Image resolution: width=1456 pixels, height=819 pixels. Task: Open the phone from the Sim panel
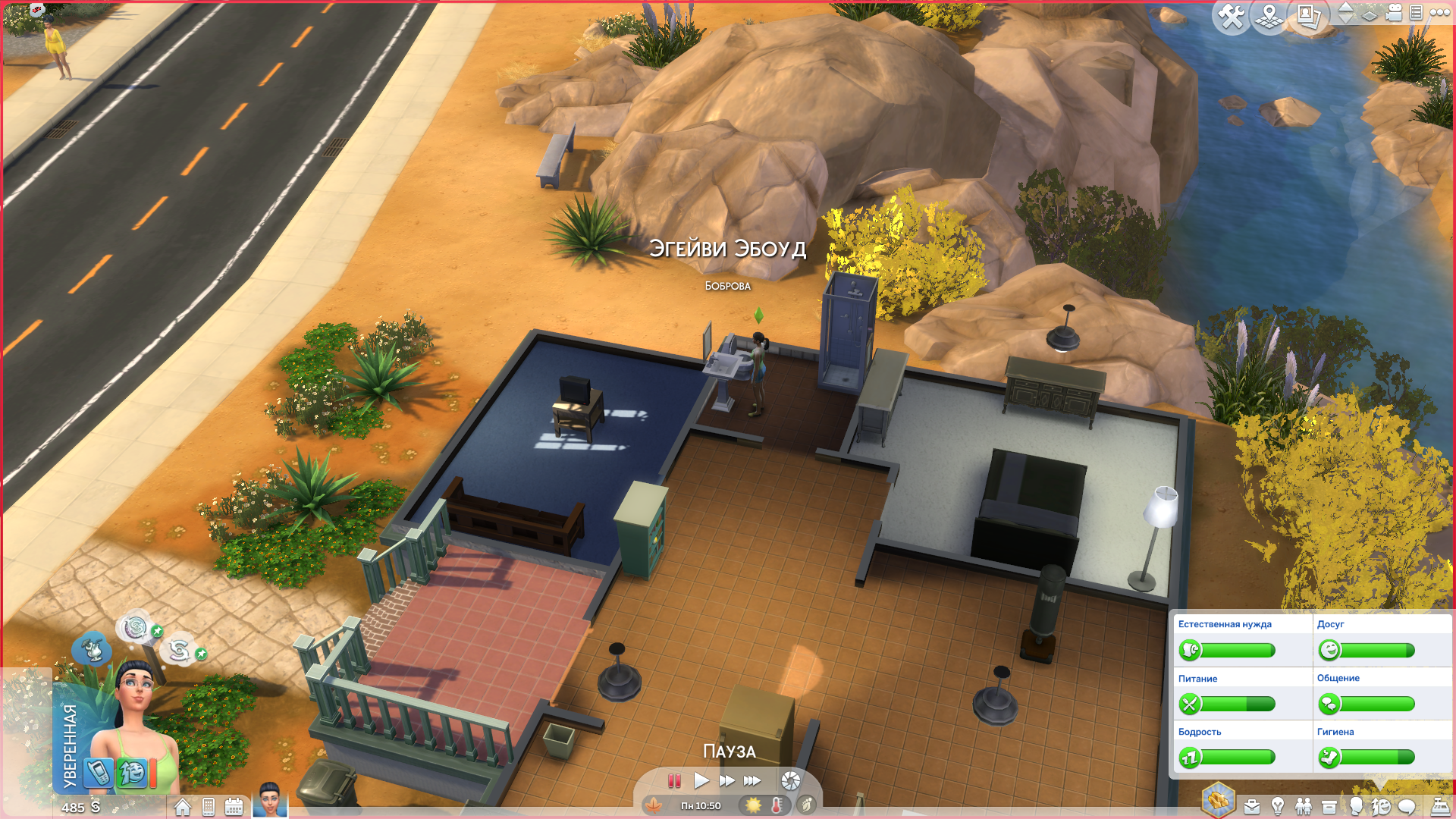coord(98,772)
